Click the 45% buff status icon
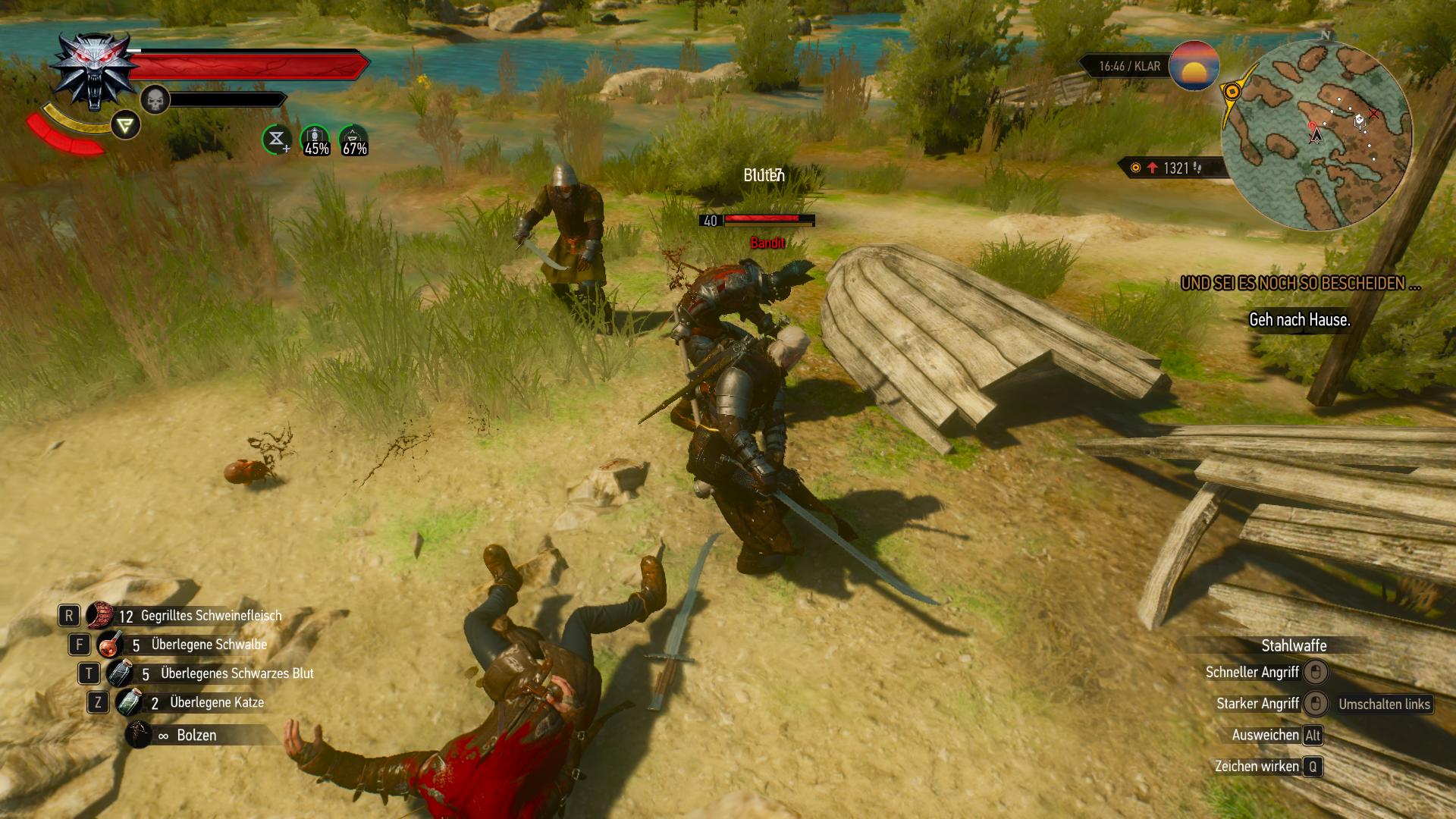The height and width of the screenshot is (819, 1456). [315, 140]
